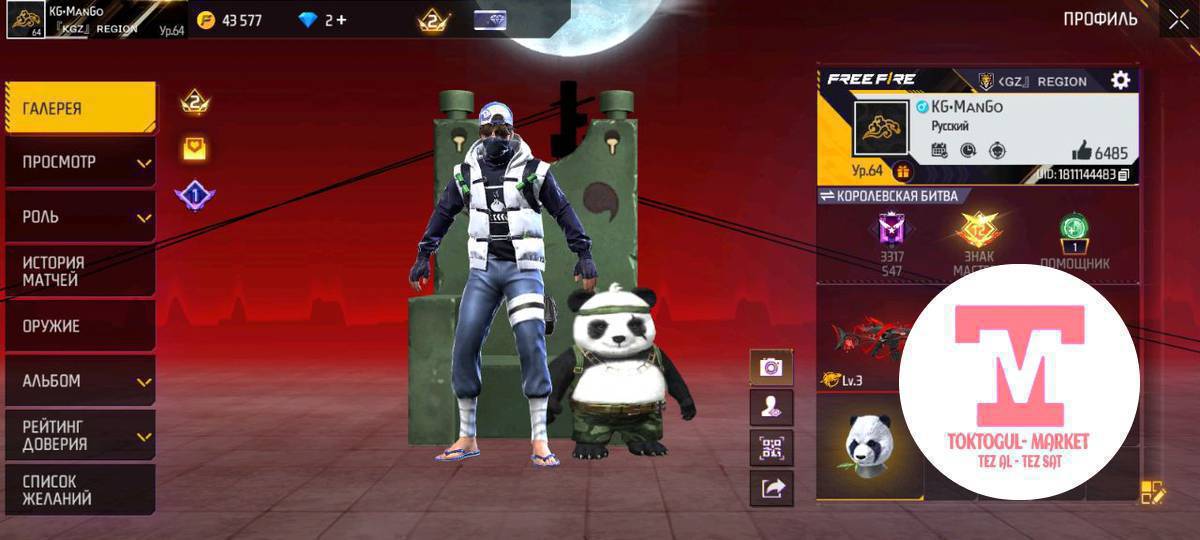
Task: Open История матчей
Action: [79, 271]
